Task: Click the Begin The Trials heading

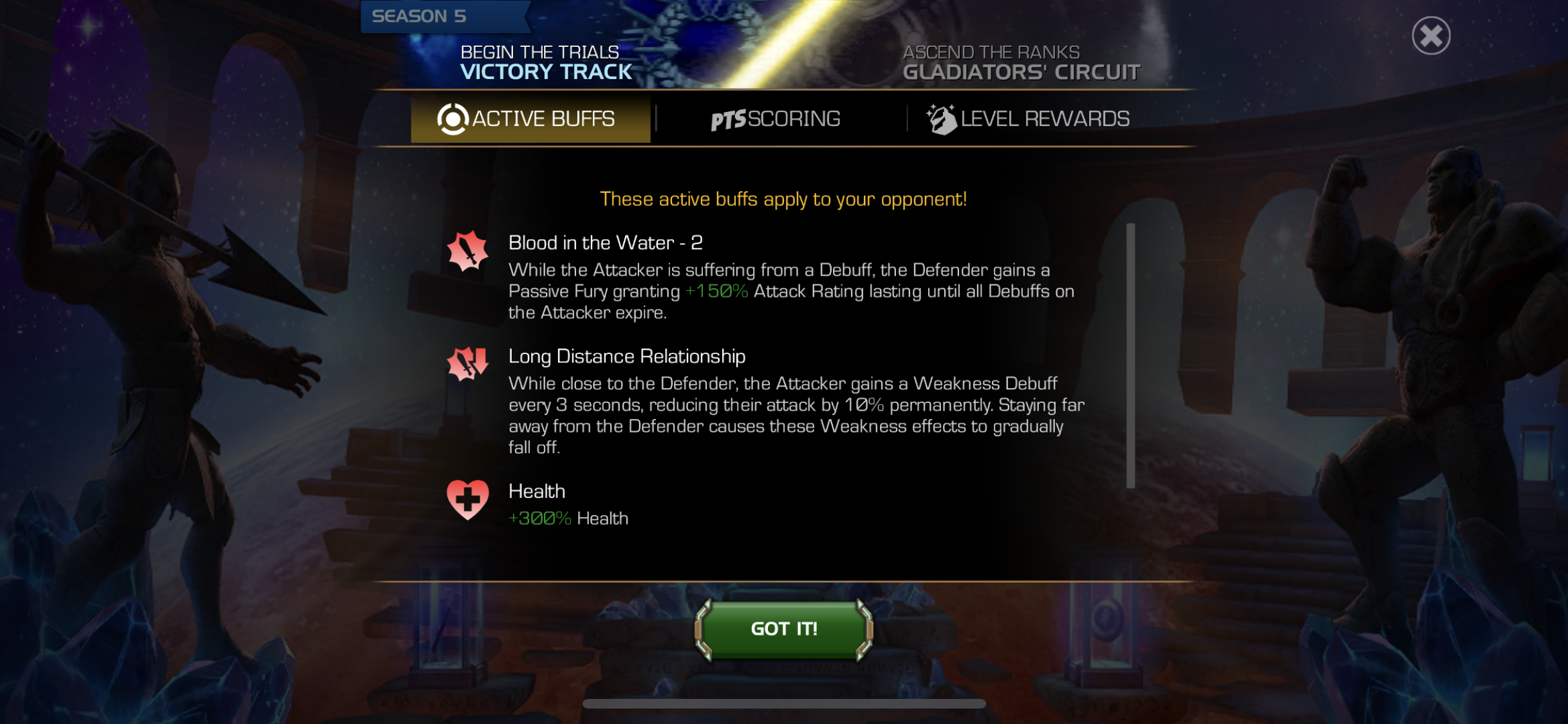Action: (539, 51)
